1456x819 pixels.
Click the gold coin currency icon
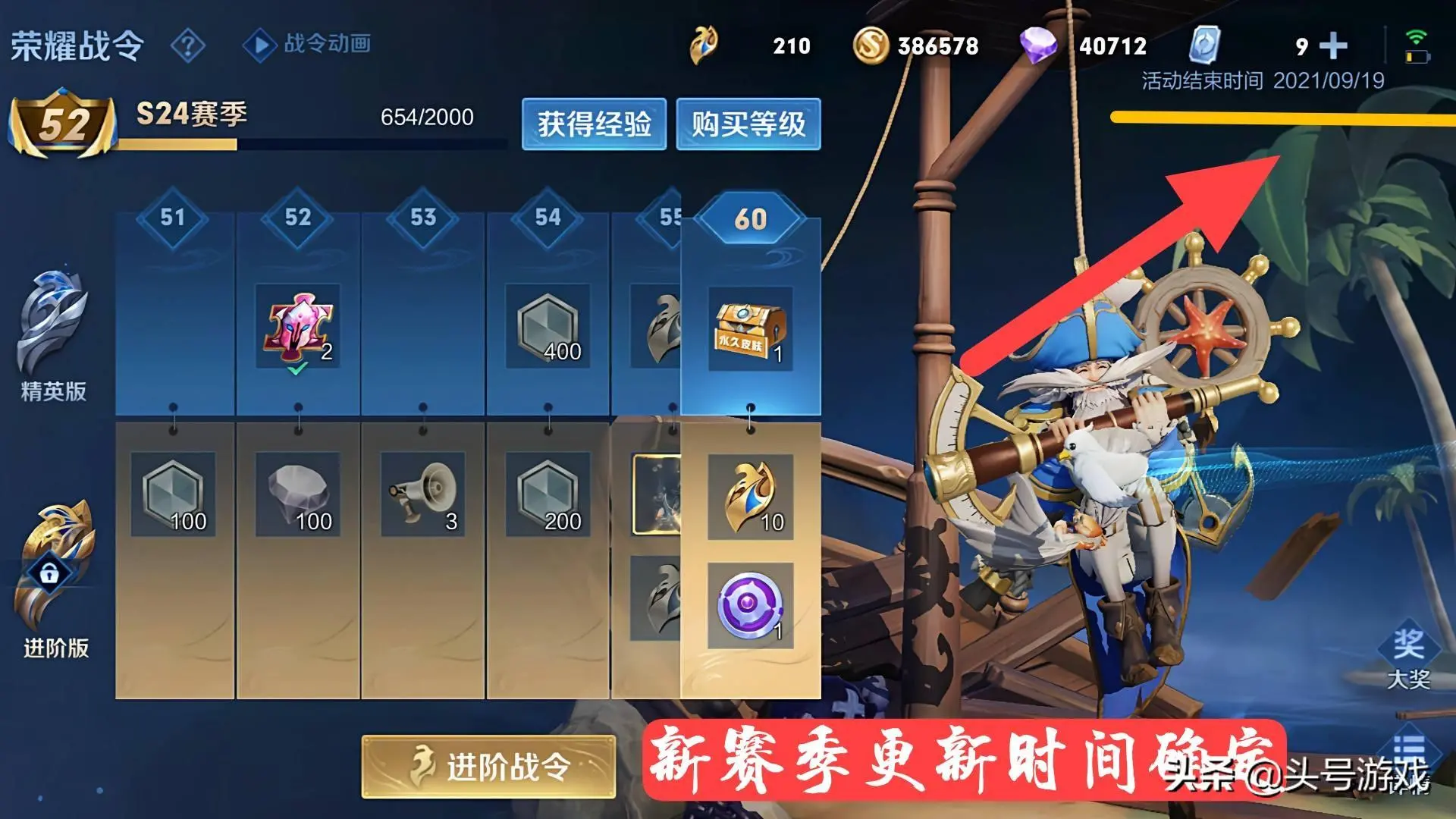pos(874,47)
